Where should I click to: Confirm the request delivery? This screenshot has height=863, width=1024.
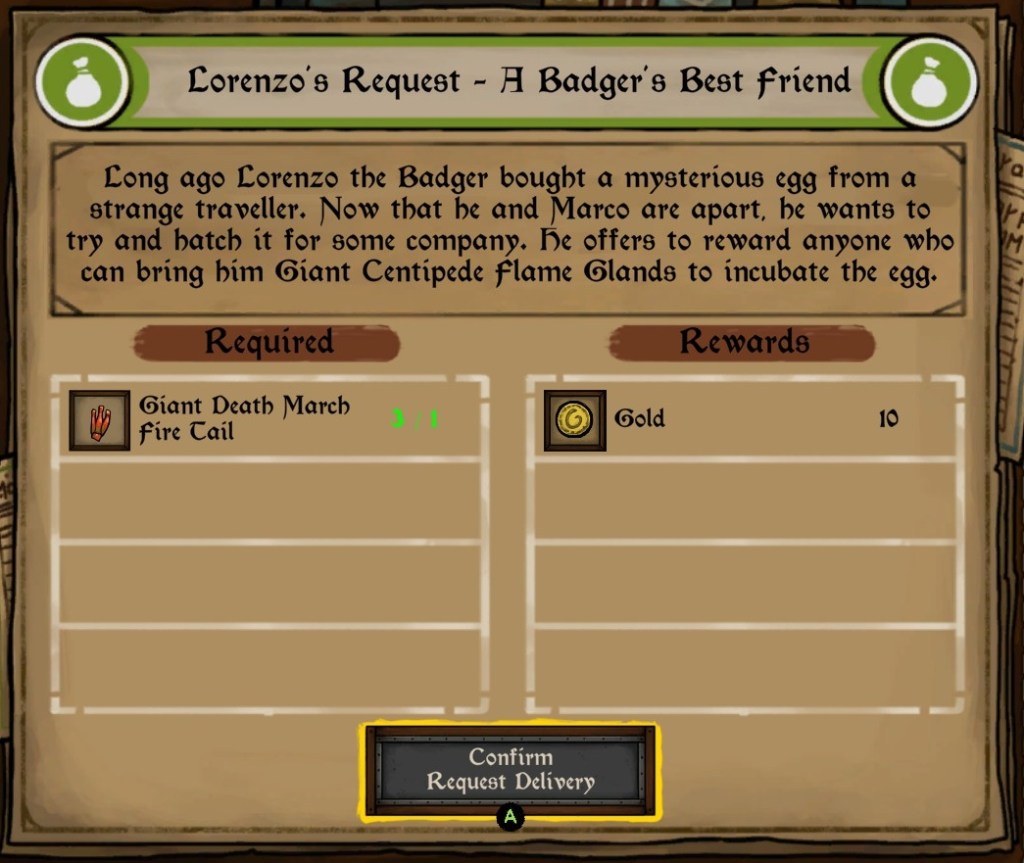click(510, 770)
